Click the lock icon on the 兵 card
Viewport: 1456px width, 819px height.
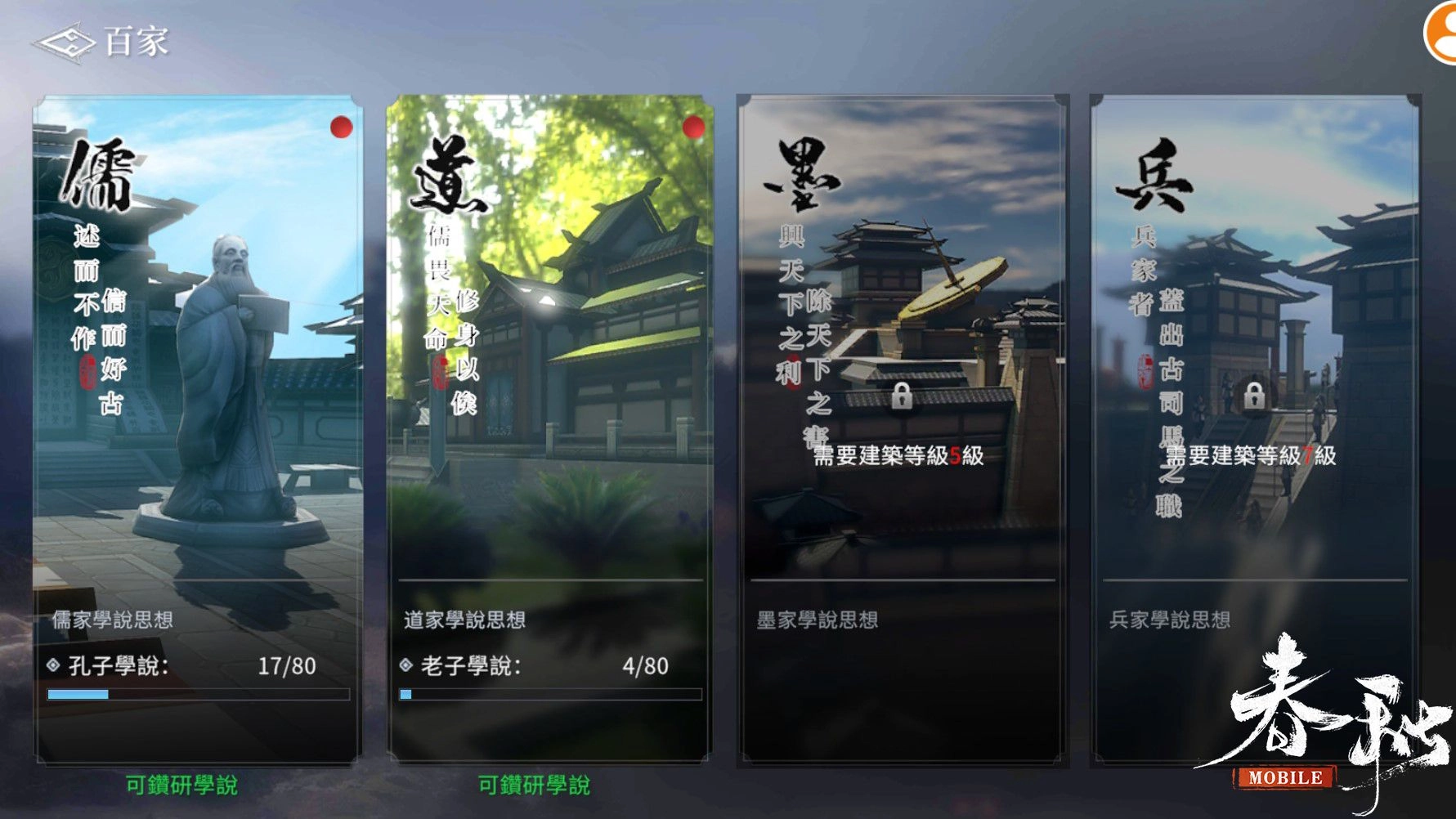point(1257,397)
